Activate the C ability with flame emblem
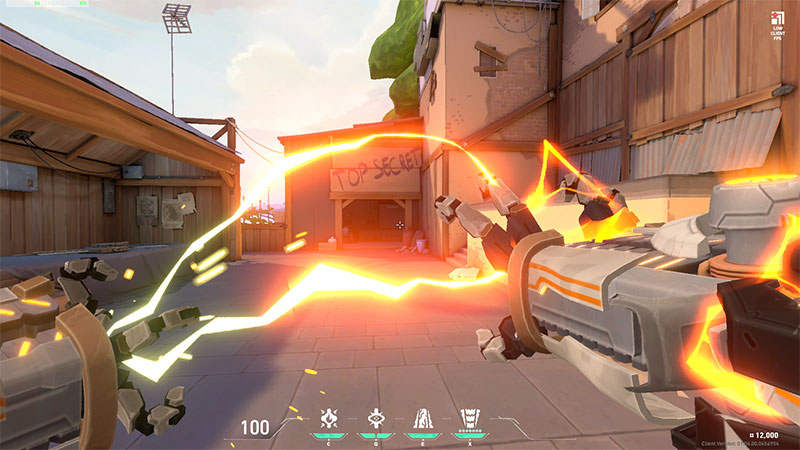The image size is (800, 450). 328,418
